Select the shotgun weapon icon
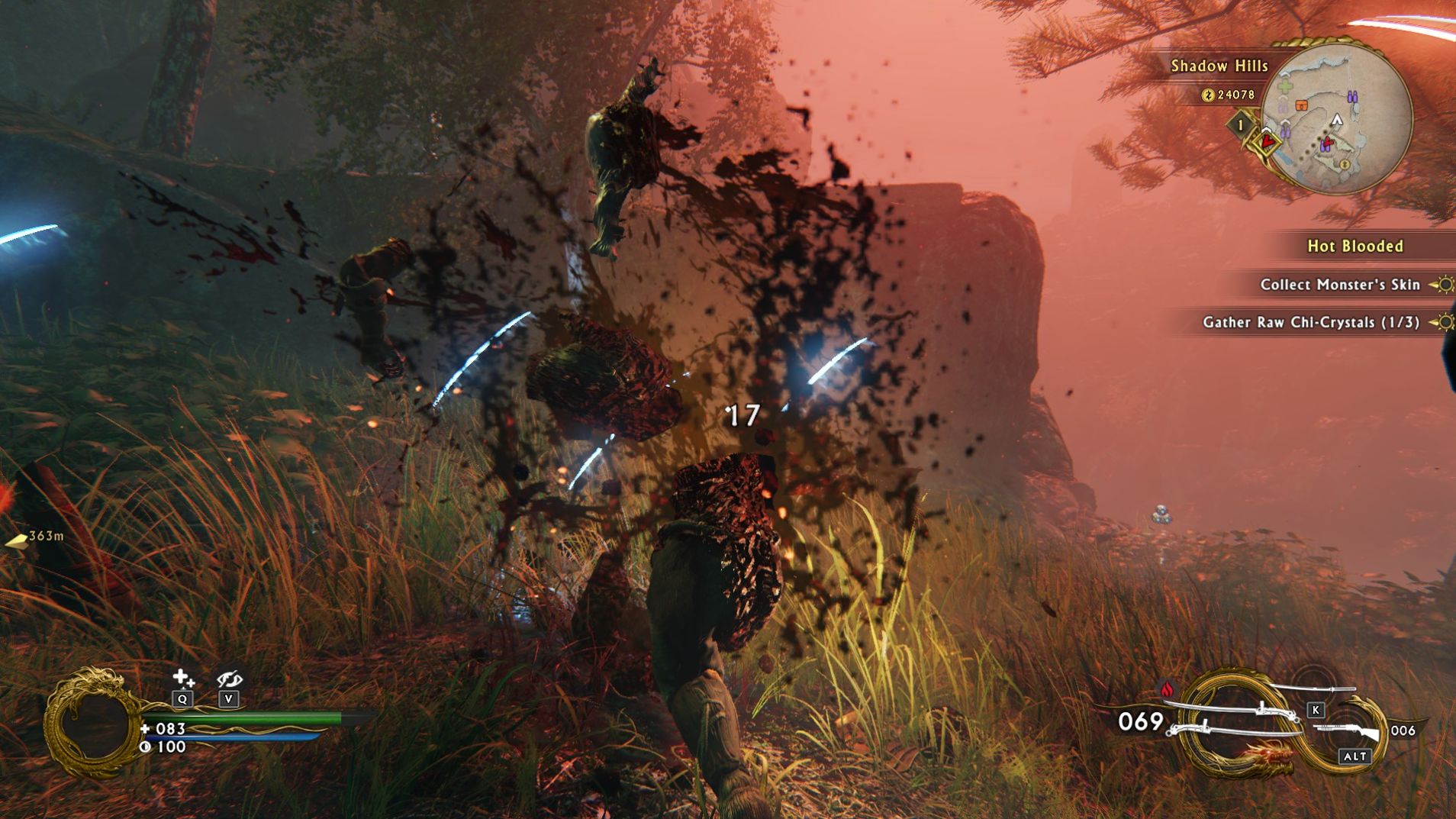Viewport: 1456px width, 819px height. point(1348,731)
